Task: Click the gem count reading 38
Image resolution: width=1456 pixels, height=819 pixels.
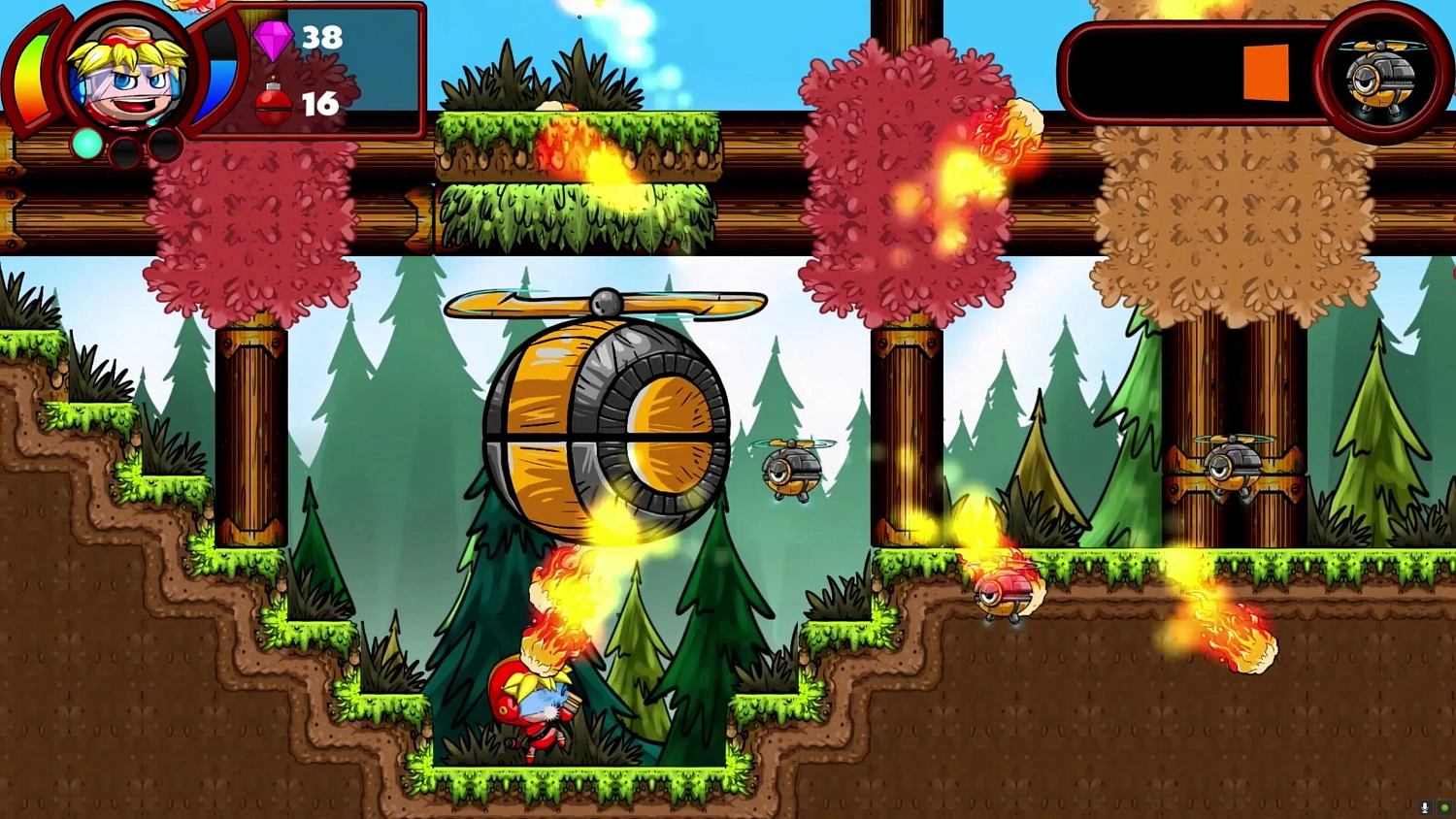Action: pyautogui.click(x=321, y=39)
